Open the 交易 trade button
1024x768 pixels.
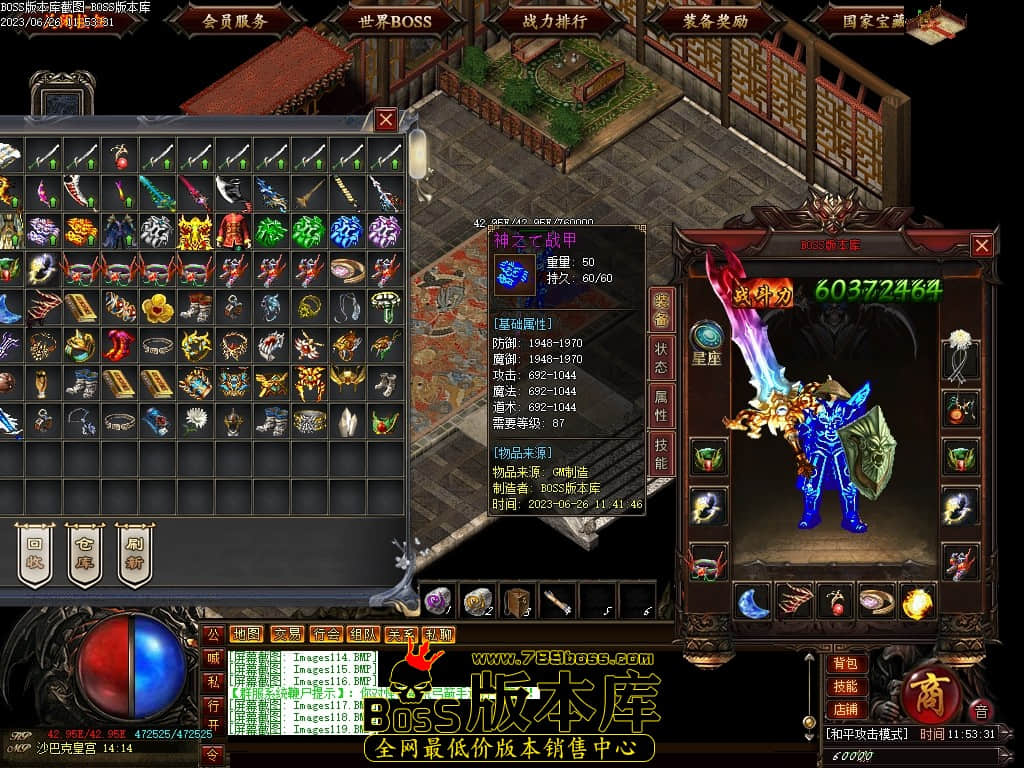288,634
